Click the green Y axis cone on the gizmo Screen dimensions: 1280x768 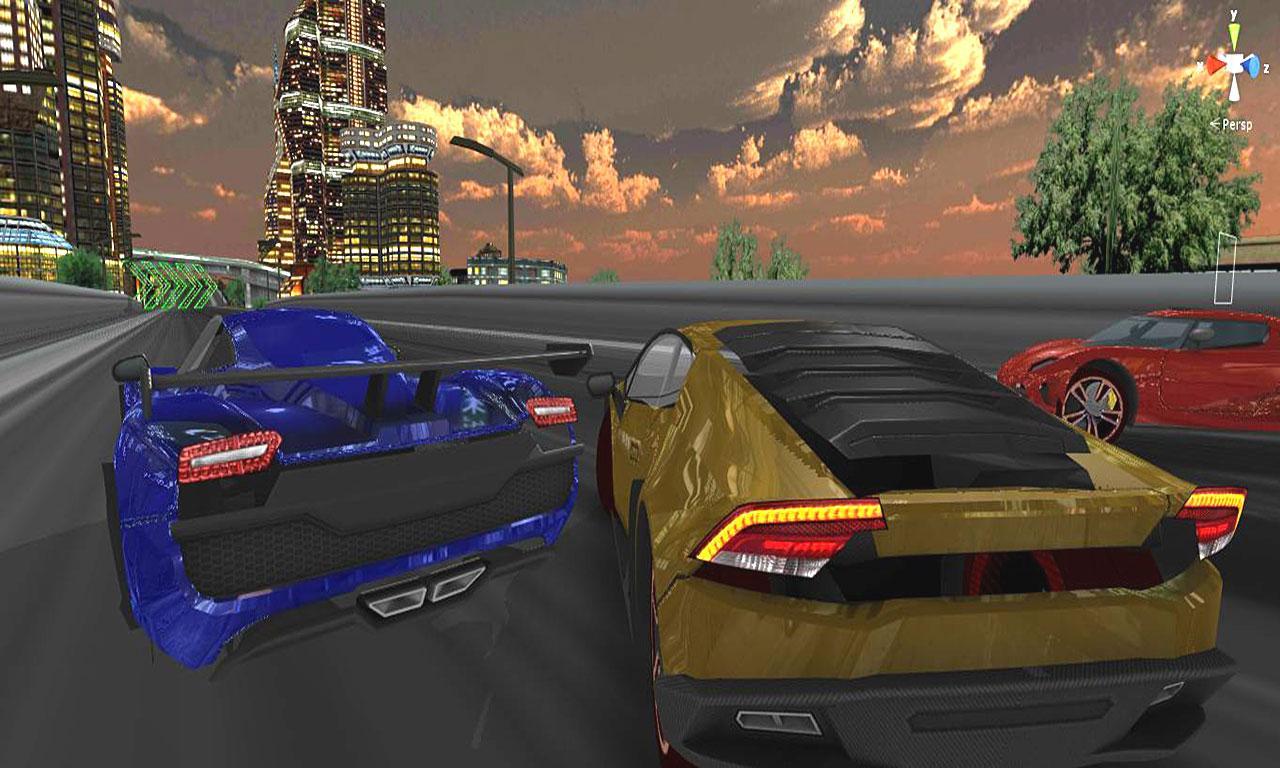tap(1234, 31)
